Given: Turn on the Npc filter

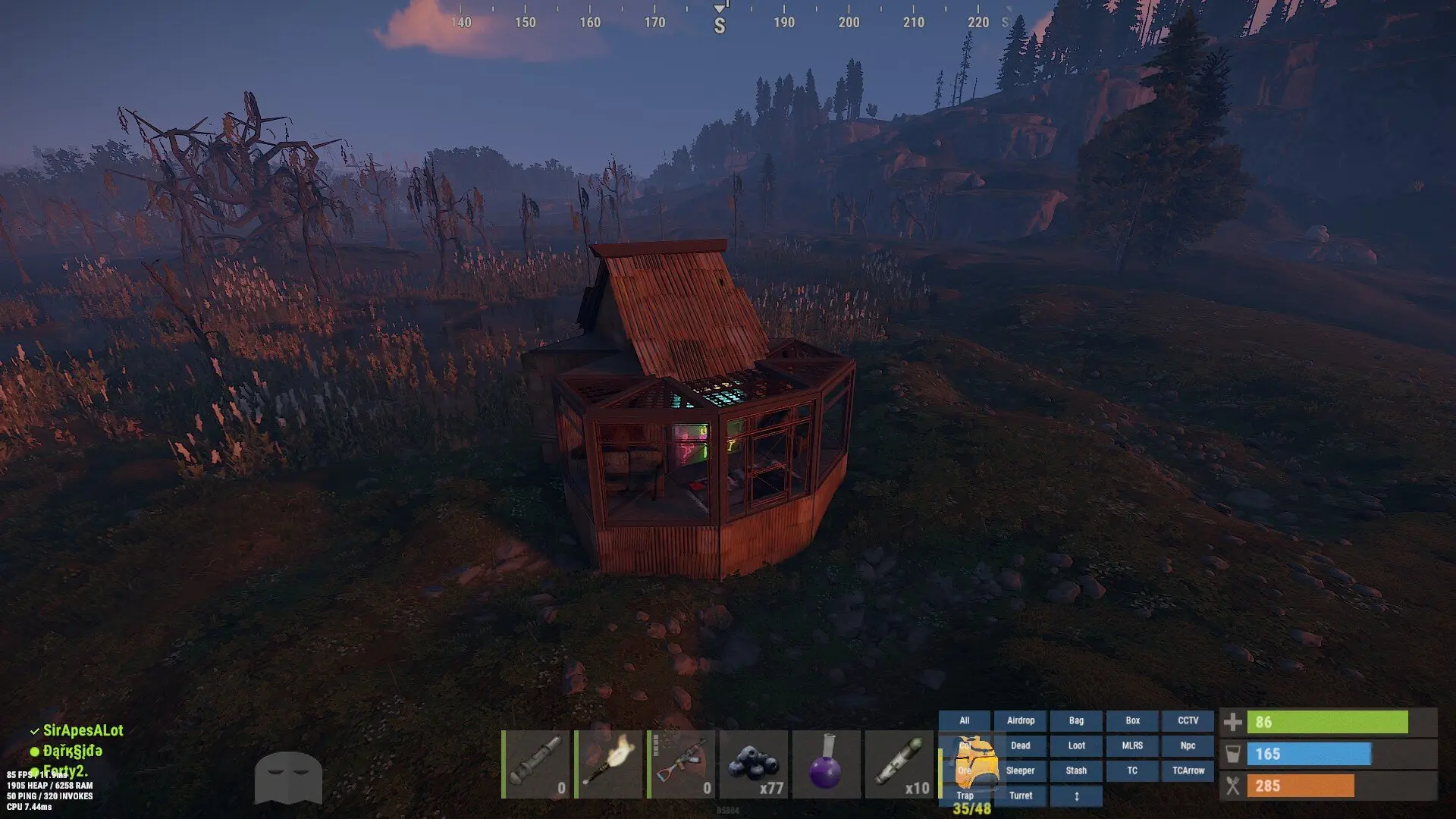Looking at the screenshot, I should 1188,745.
